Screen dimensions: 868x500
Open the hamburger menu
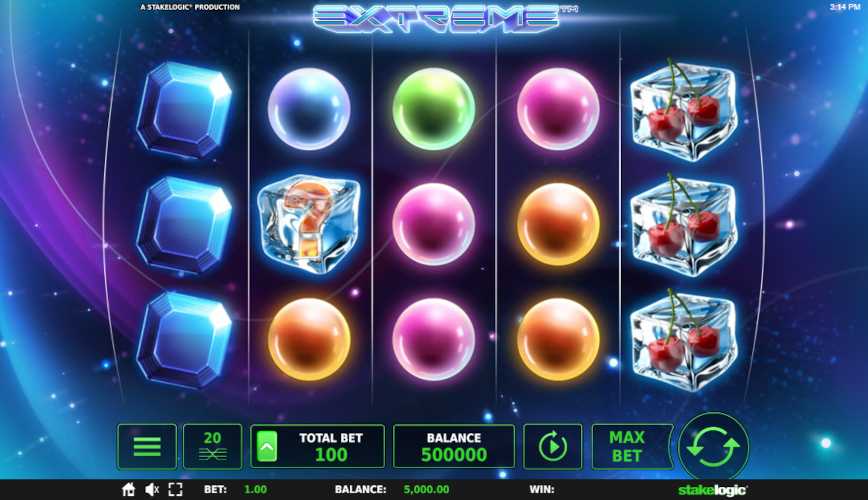click(147, 447)
